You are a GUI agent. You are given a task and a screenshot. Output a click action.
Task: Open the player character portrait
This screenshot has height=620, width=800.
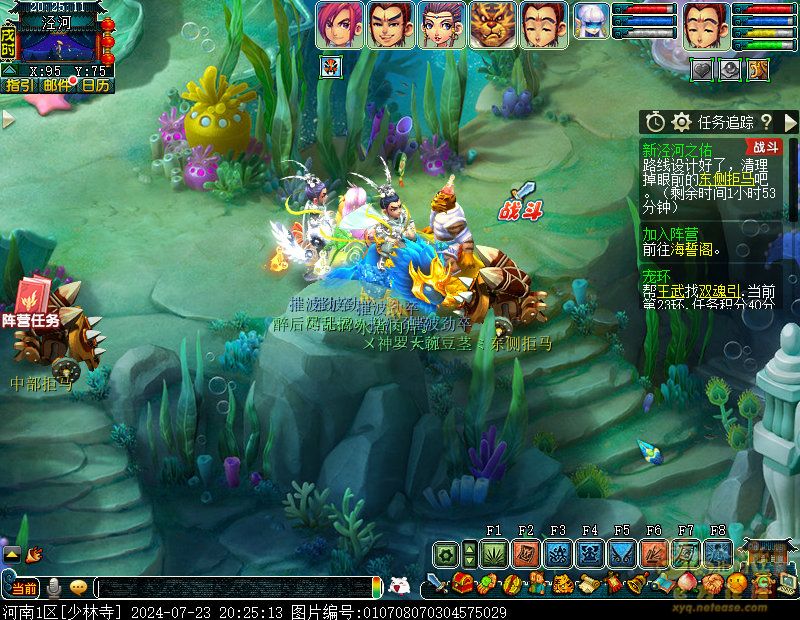pyautogui.click(x=706, y=25)
